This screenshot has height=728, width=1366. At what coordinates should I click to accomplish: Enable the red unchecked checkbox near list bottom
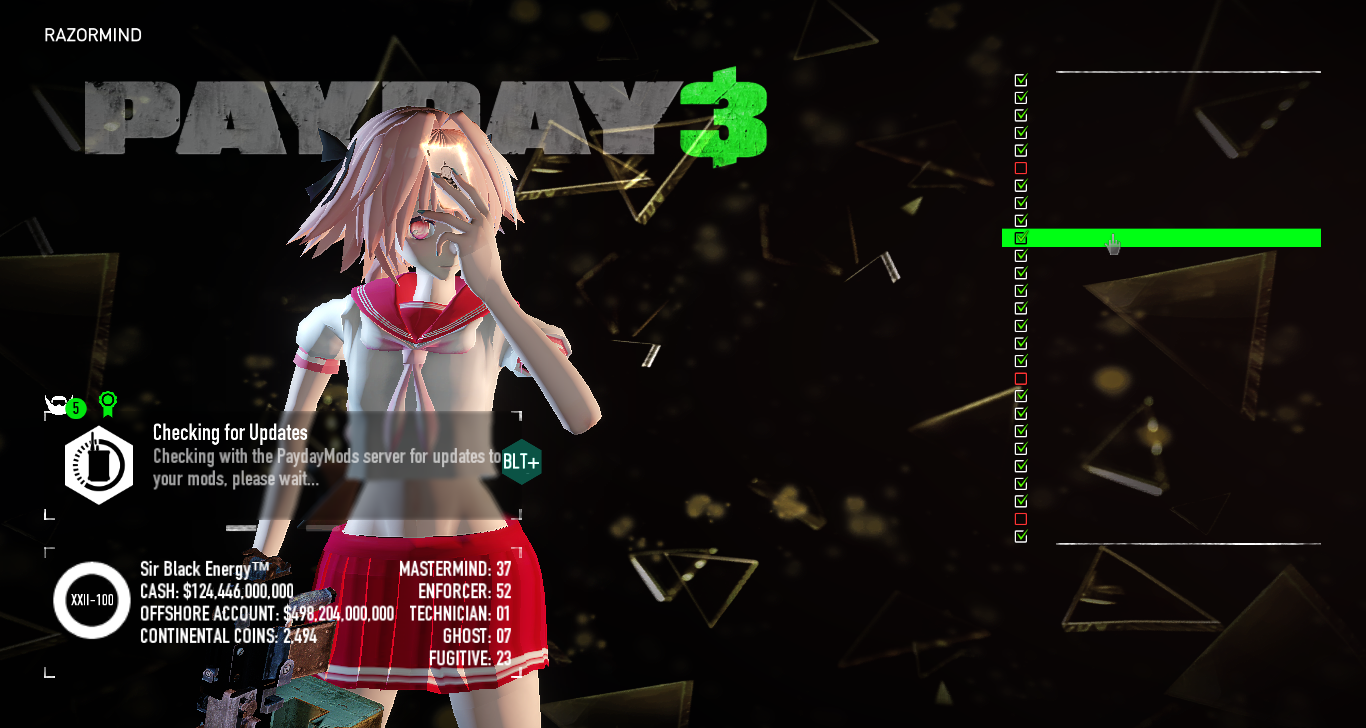(x=1020, y=519)
